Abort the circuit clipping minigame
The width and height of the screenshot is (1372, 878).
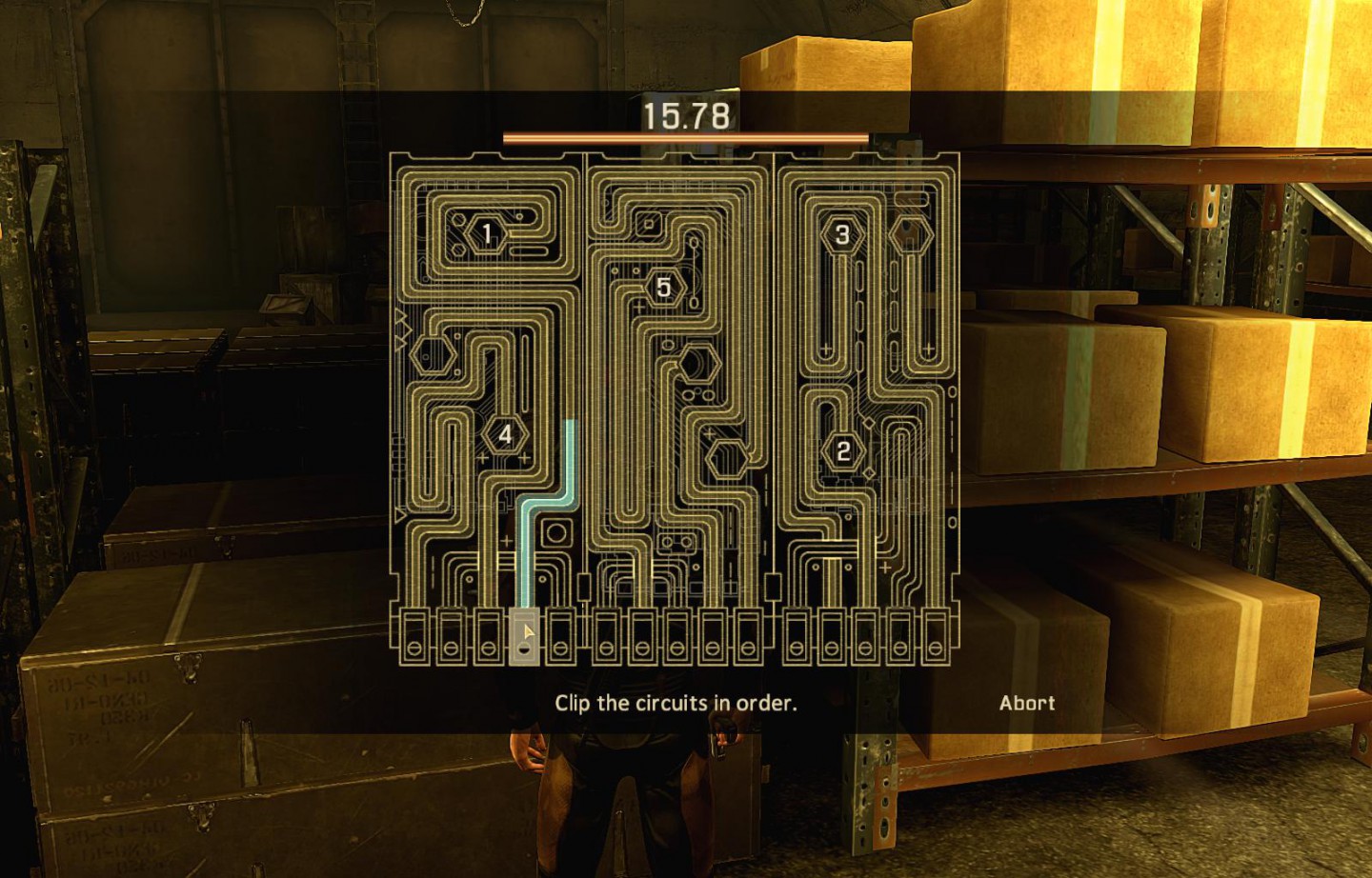coord(1026,703)
